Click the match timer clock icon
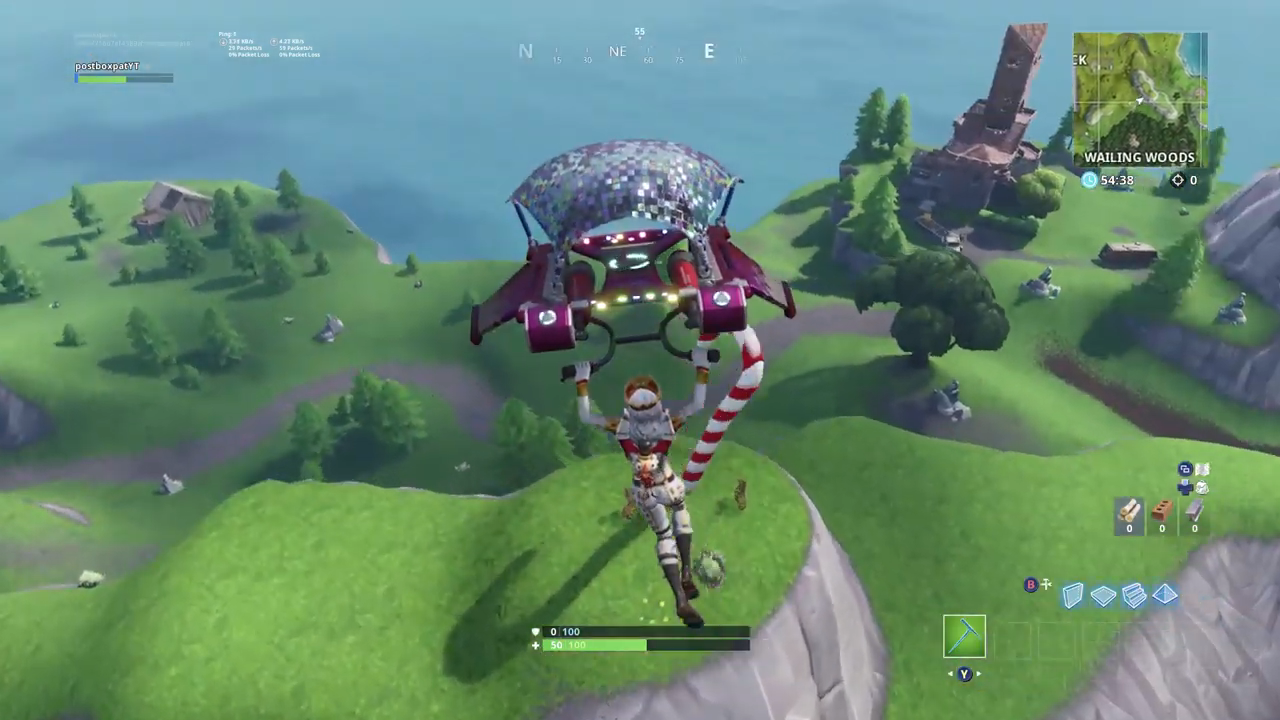 pos(1088,180)
